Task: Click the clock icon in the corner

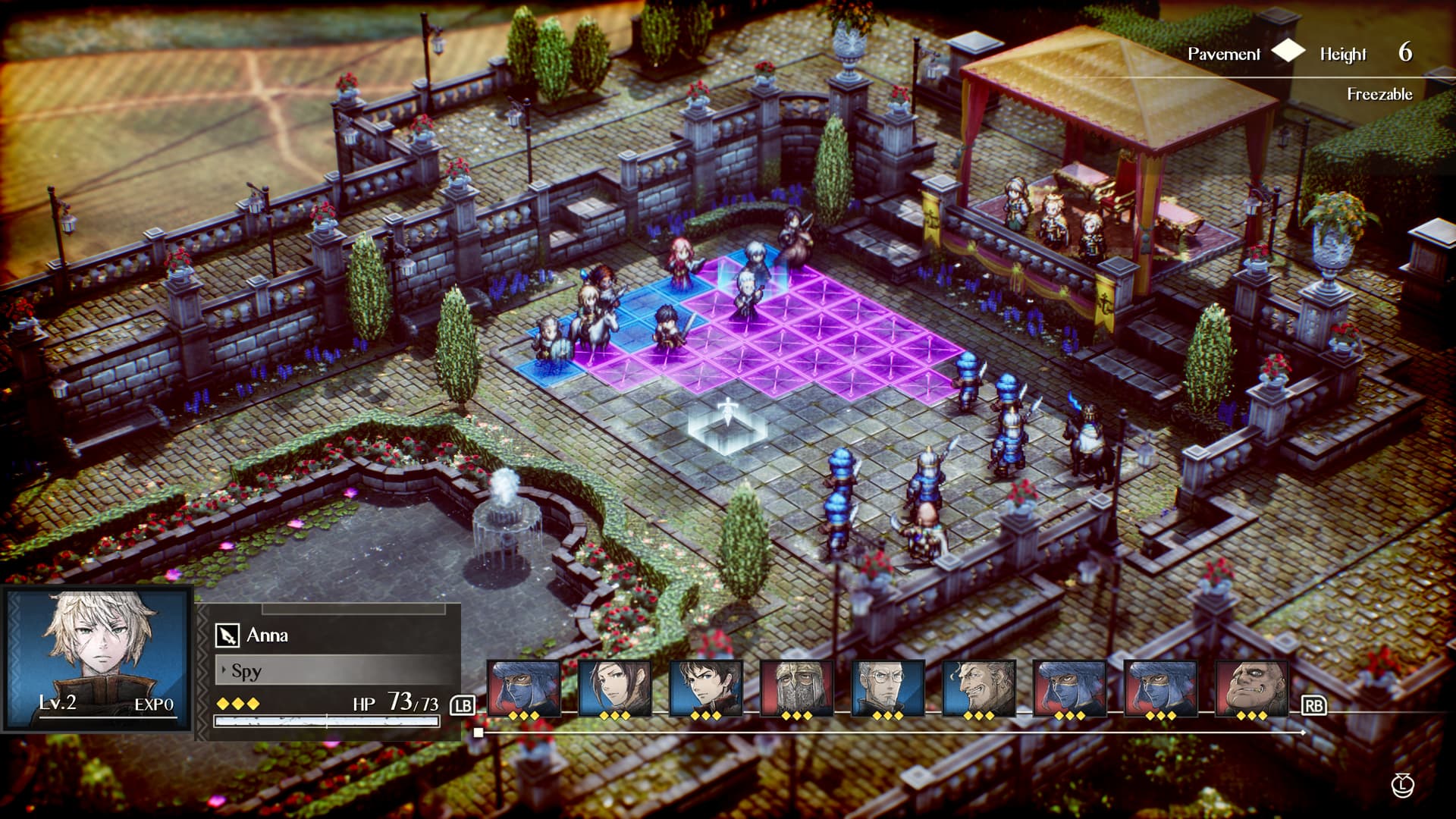Action: click(1402, 786)
